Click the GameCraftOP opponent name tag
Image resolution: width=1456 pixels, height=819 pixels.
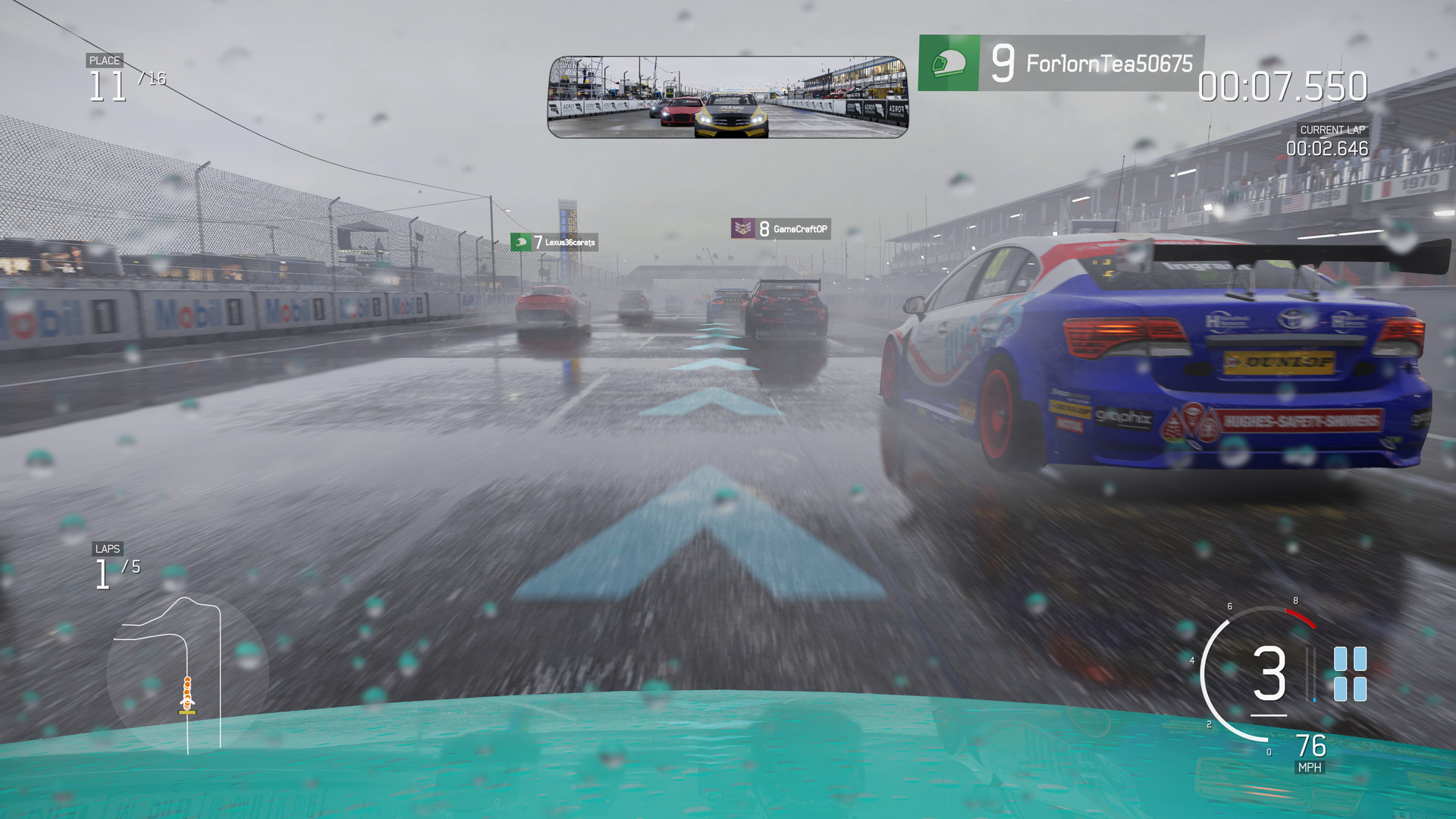click(781, 228)
